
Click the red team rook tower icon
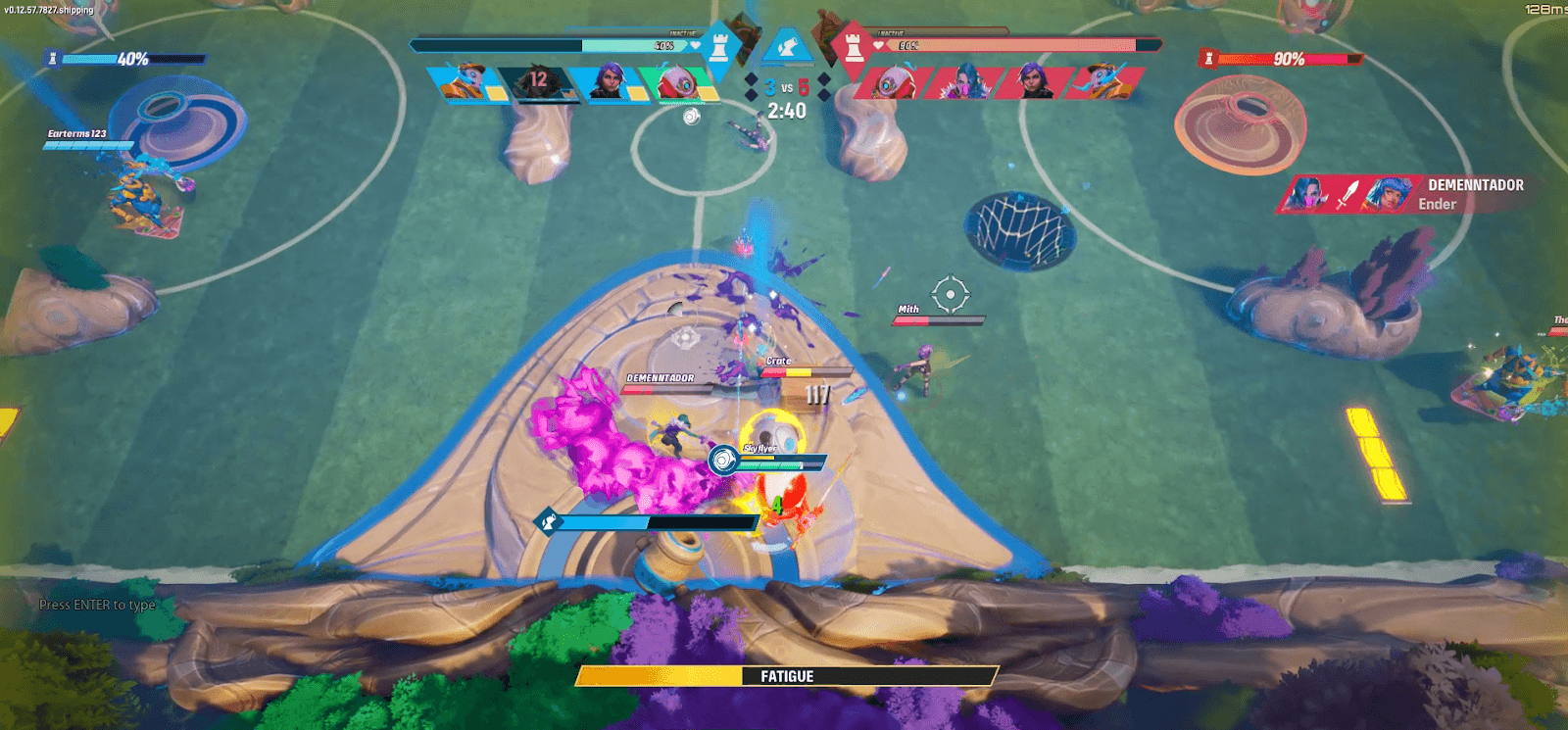[x=854, y=48]
